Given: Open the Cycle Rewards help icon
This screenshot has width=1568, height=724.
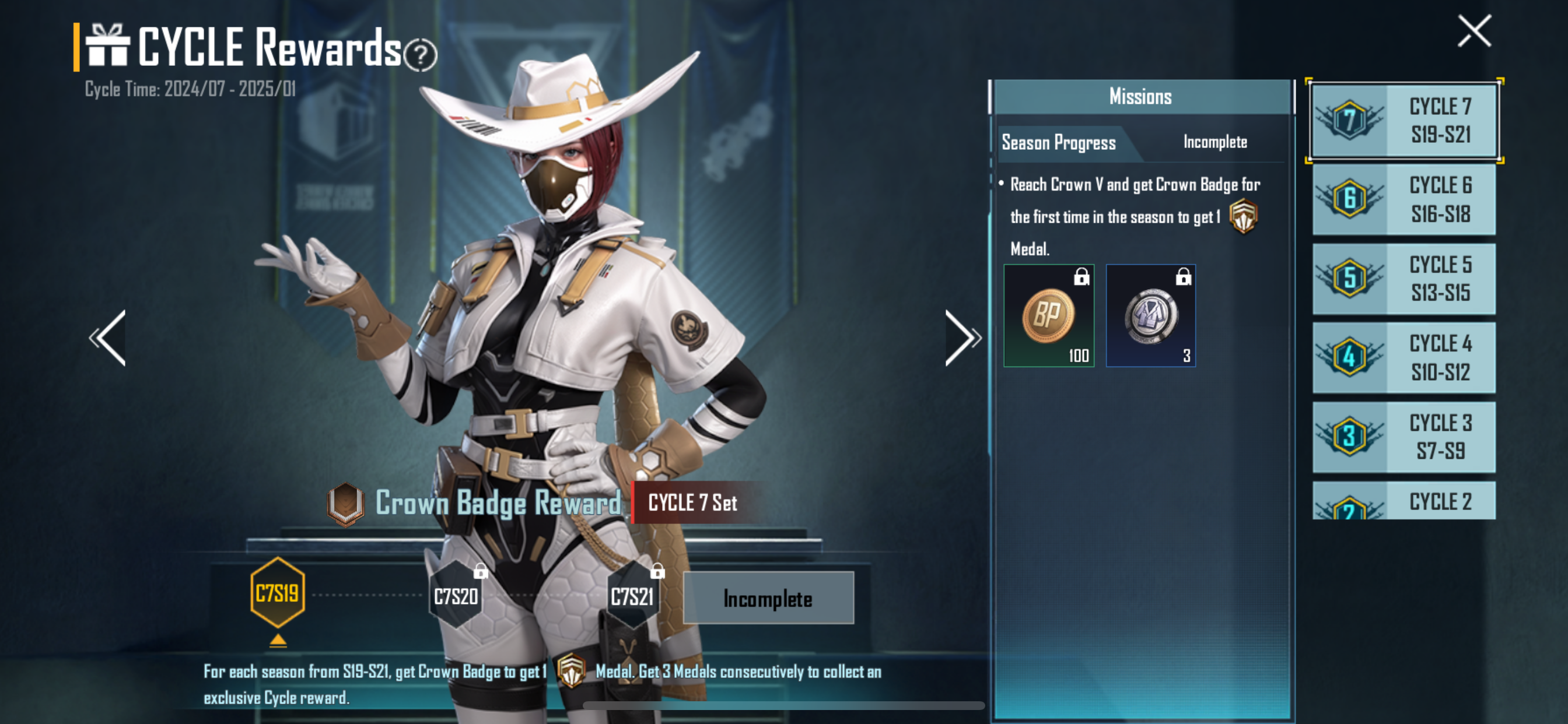Looking at the screenshot, I should (x=421, y=55).
